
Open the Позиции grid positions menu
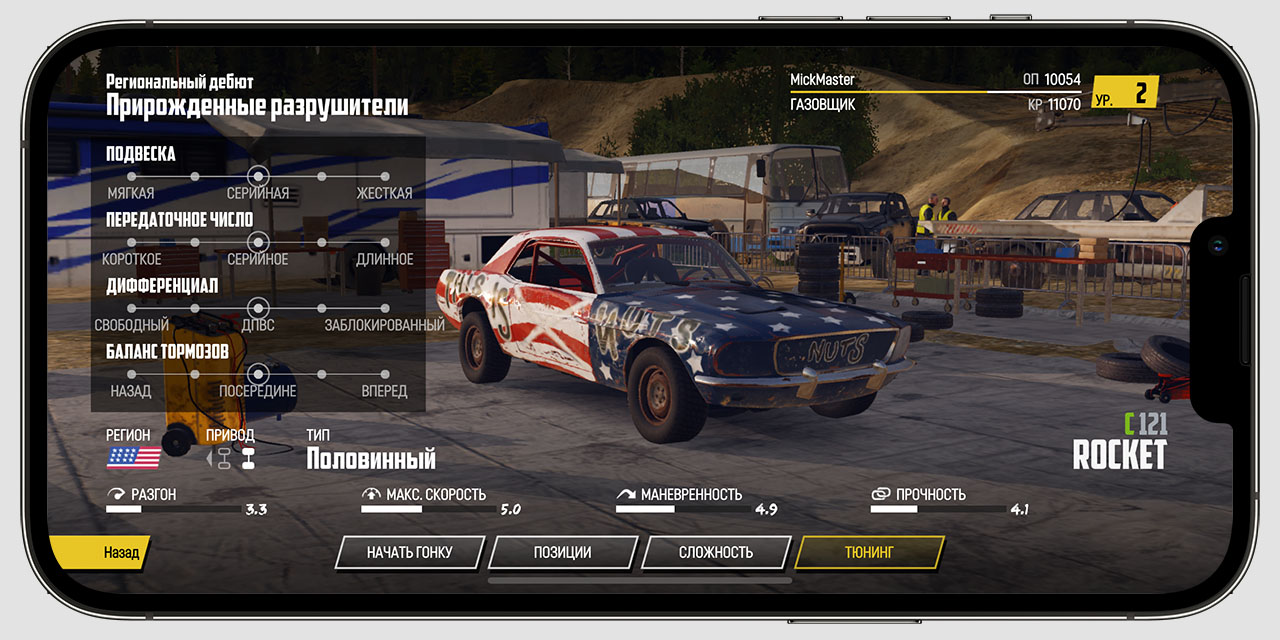[x=562, y=552]
